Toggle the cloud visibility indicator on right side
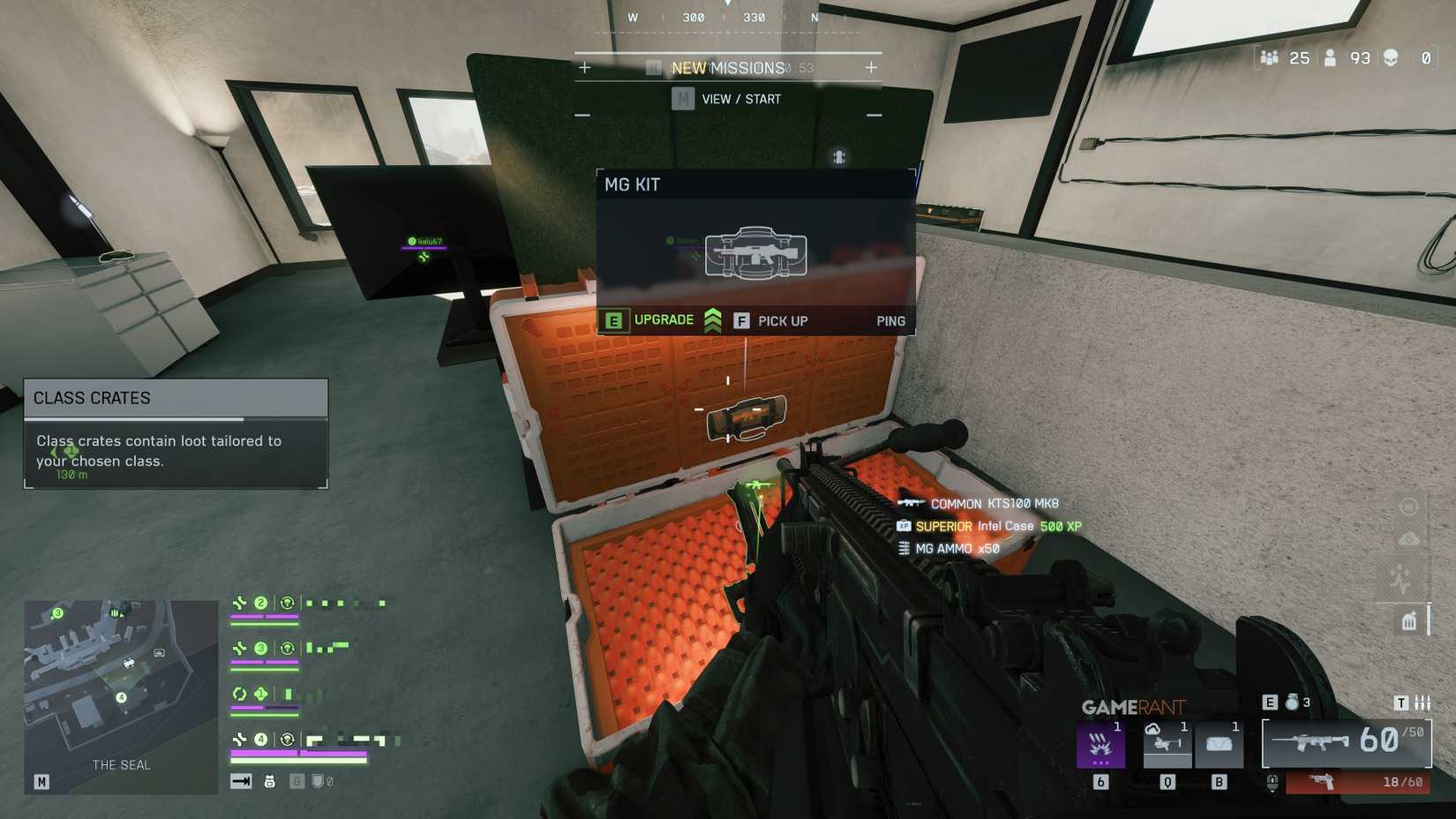Screen dimensions: 1456x819 tap(1409, 538)
